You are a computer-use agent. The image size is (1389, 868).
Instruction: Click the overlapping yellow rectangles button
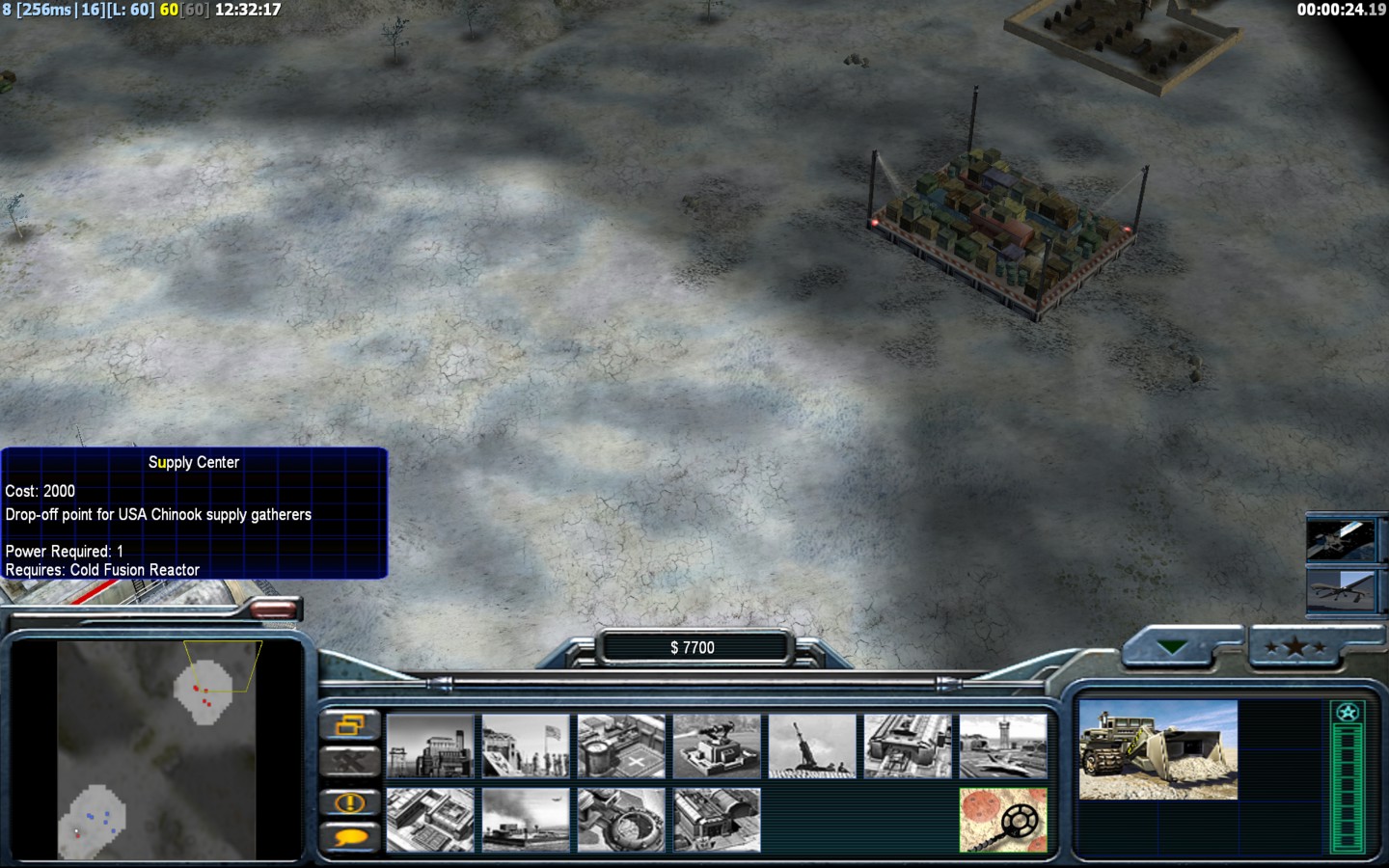point(349,724)
